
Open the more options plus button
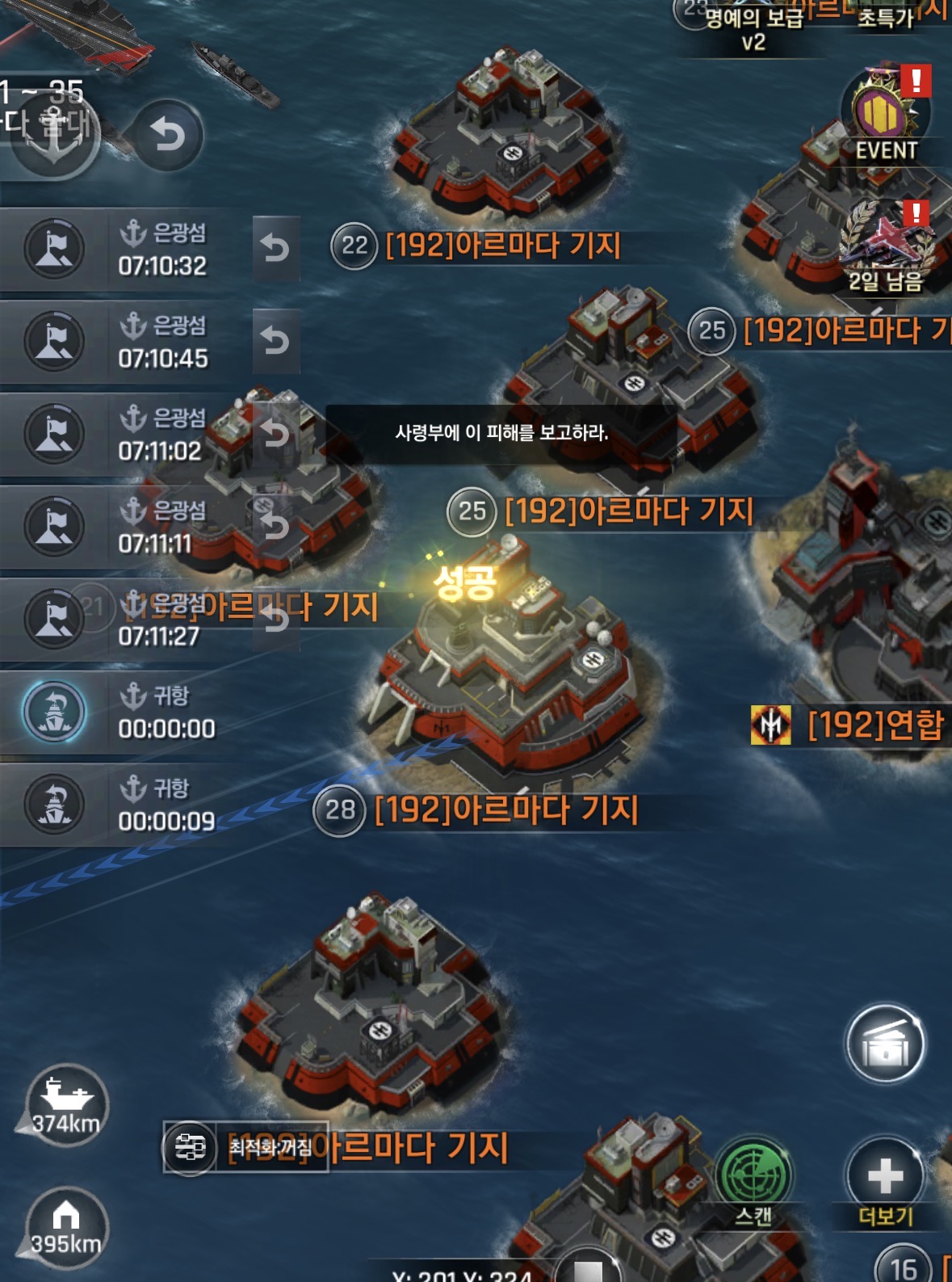coord(885,1177)
